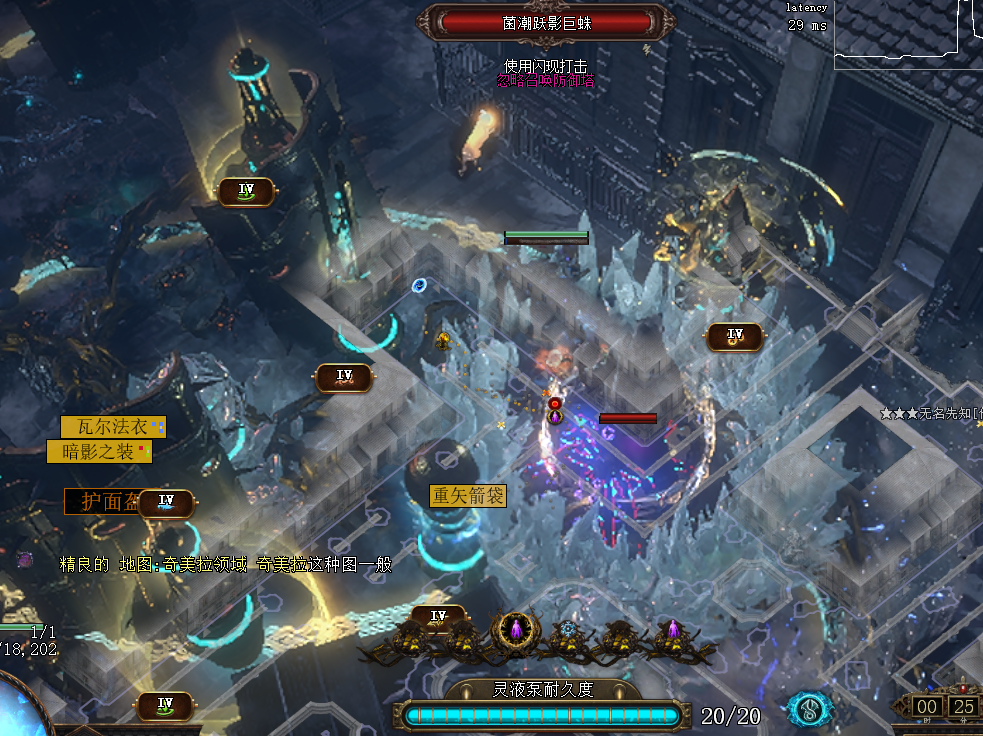Choose the ring-highlighted purple figure tower icon
Screen dimensions: 983x736
click(x=515, y=630)
